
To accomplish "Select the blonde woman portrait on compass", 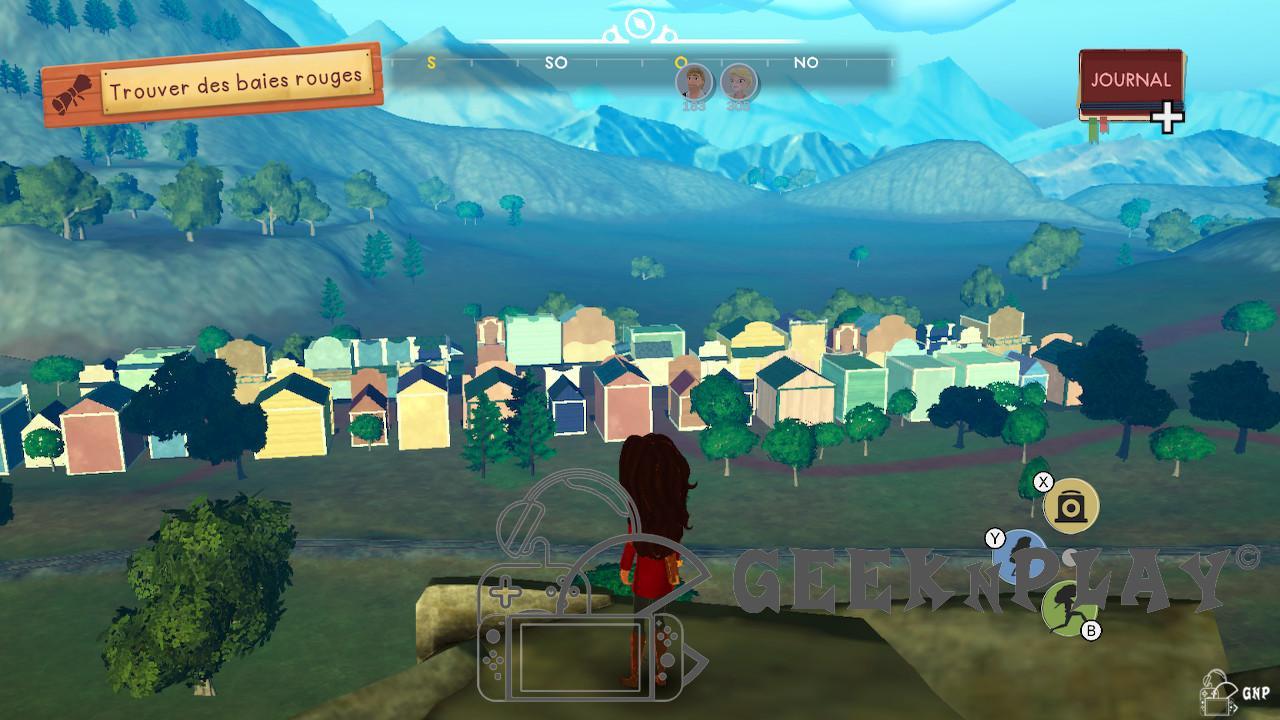I will pyautogui.click(x=738, y=81).
